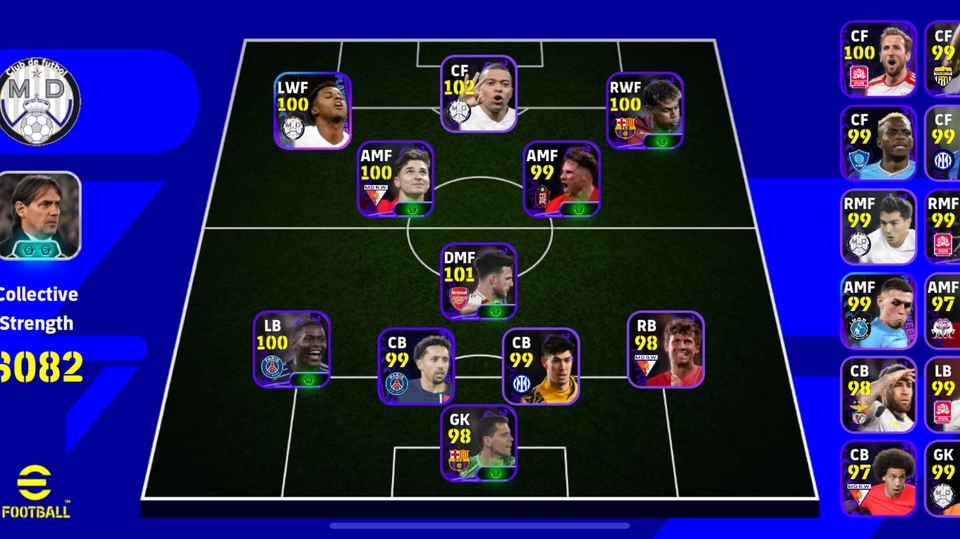Open the manager portrait

click(x=40, y=216)
